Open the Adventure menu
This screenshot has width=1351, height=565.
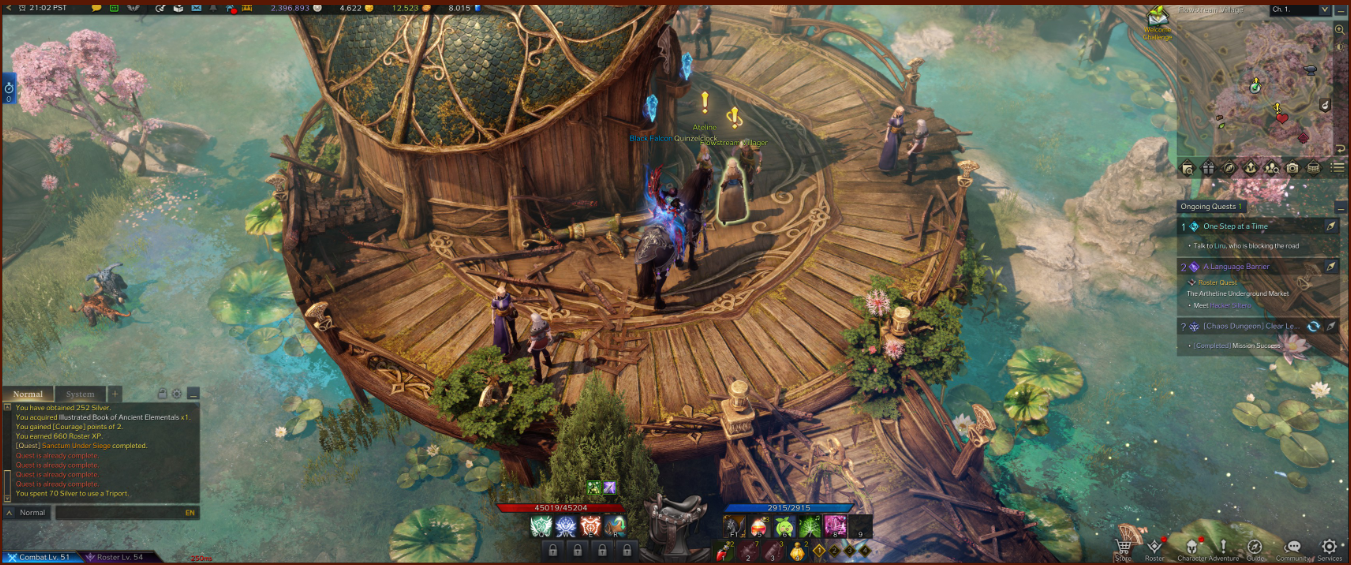(1222, 548)
